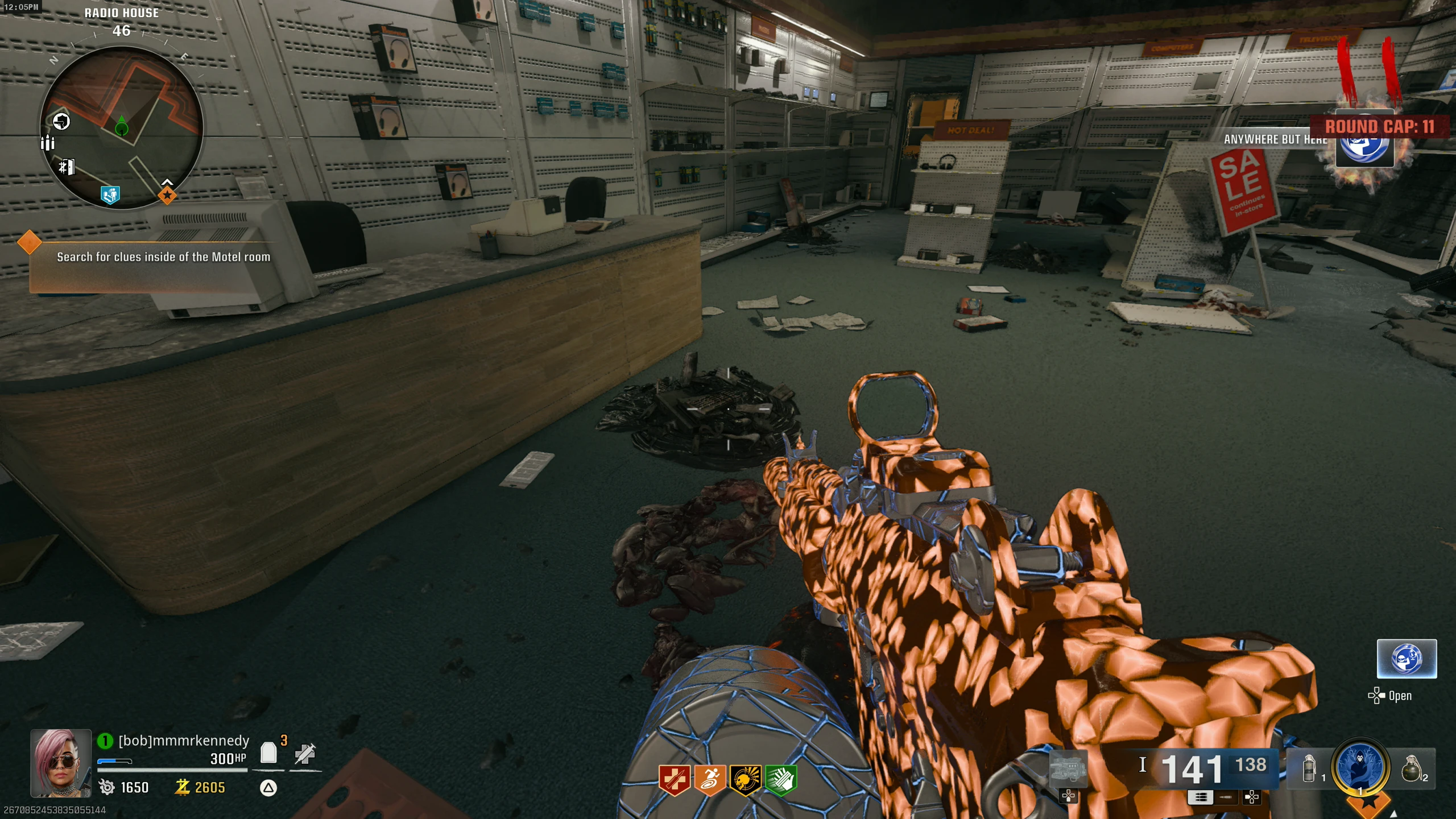
Task: Select the blue perk machine marker on minimap
Action: point(110,195)
